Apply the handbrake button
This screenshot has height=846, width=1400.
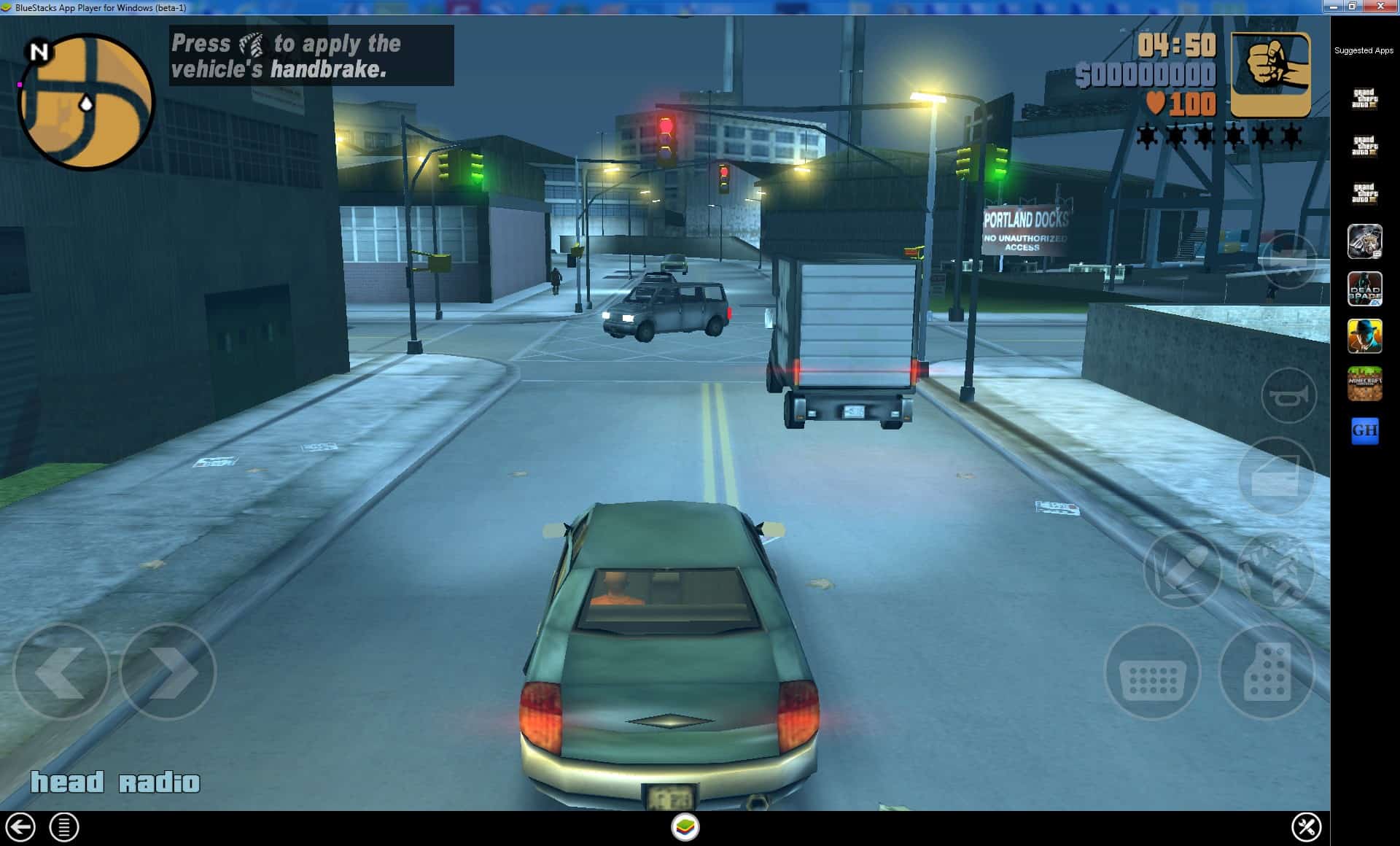pos(1276,570)
